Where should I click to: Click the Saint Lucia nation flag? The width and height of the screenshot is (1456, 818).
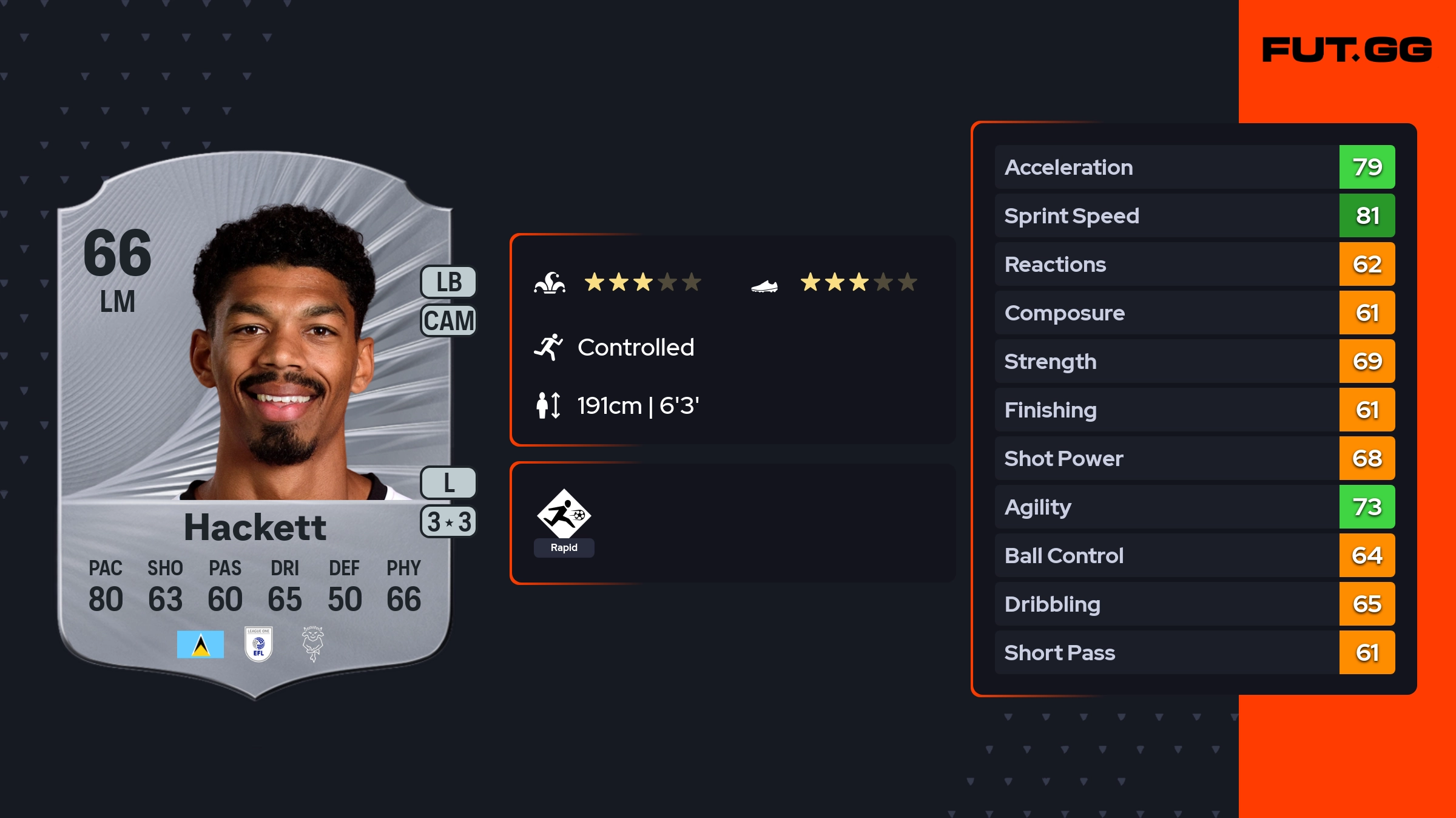[x=200, y=644]
